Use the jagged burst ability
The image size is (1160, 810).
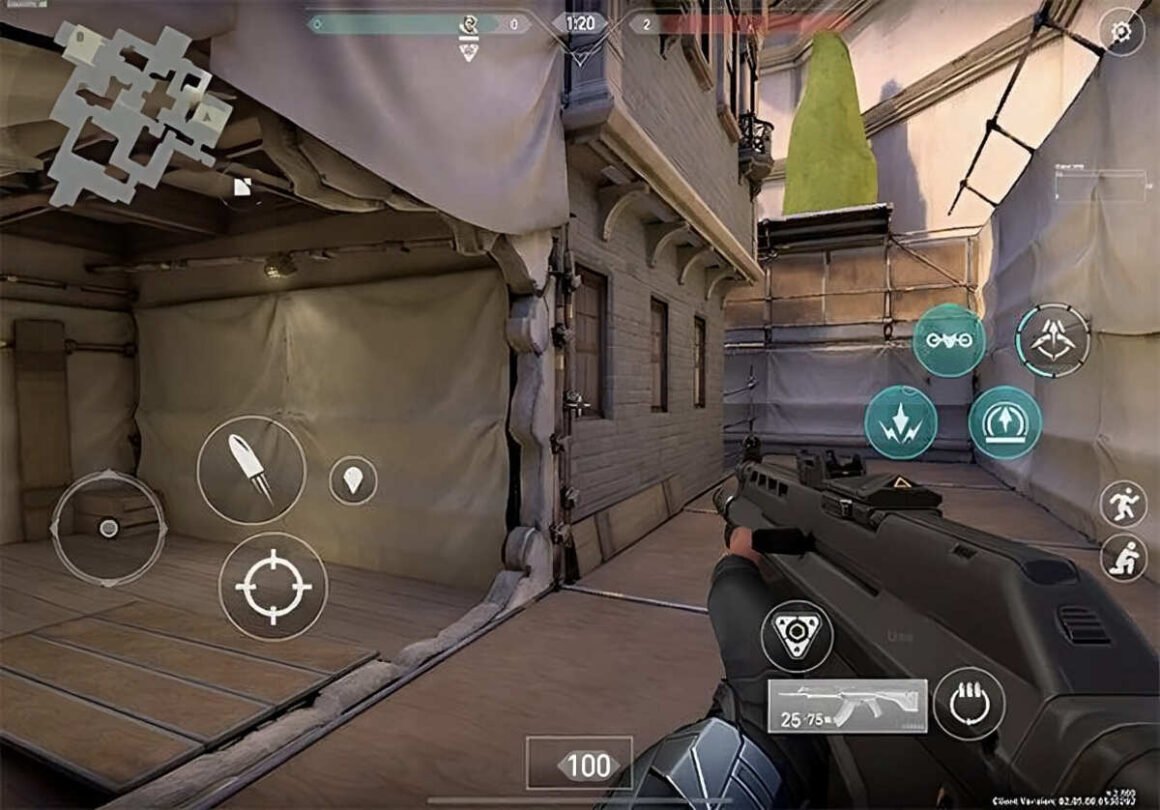coord(900,423)
